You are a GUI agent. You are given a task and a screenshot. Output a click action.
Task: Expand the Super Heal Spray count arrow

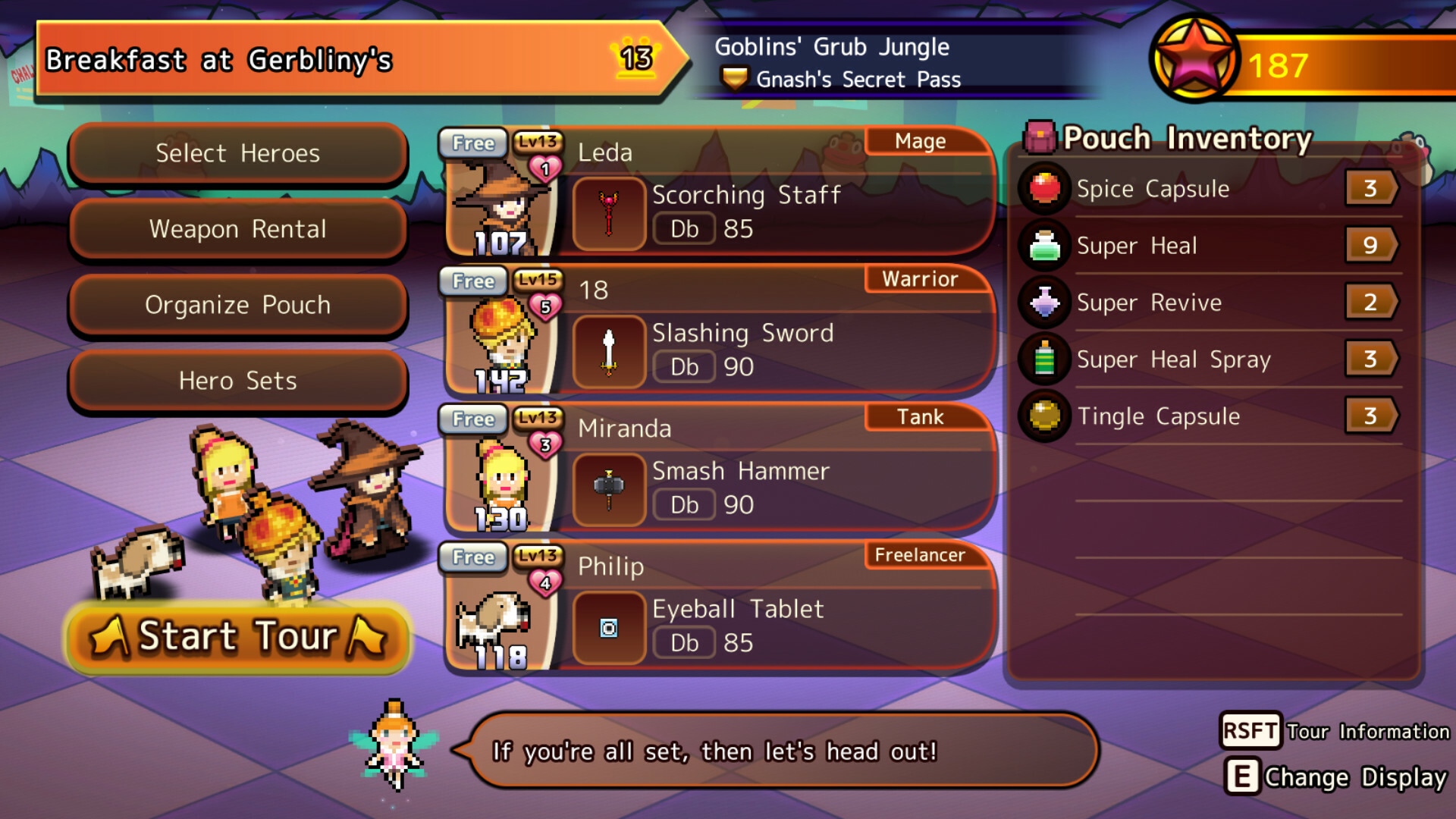pyautogui.click(x=1373, y=359)
